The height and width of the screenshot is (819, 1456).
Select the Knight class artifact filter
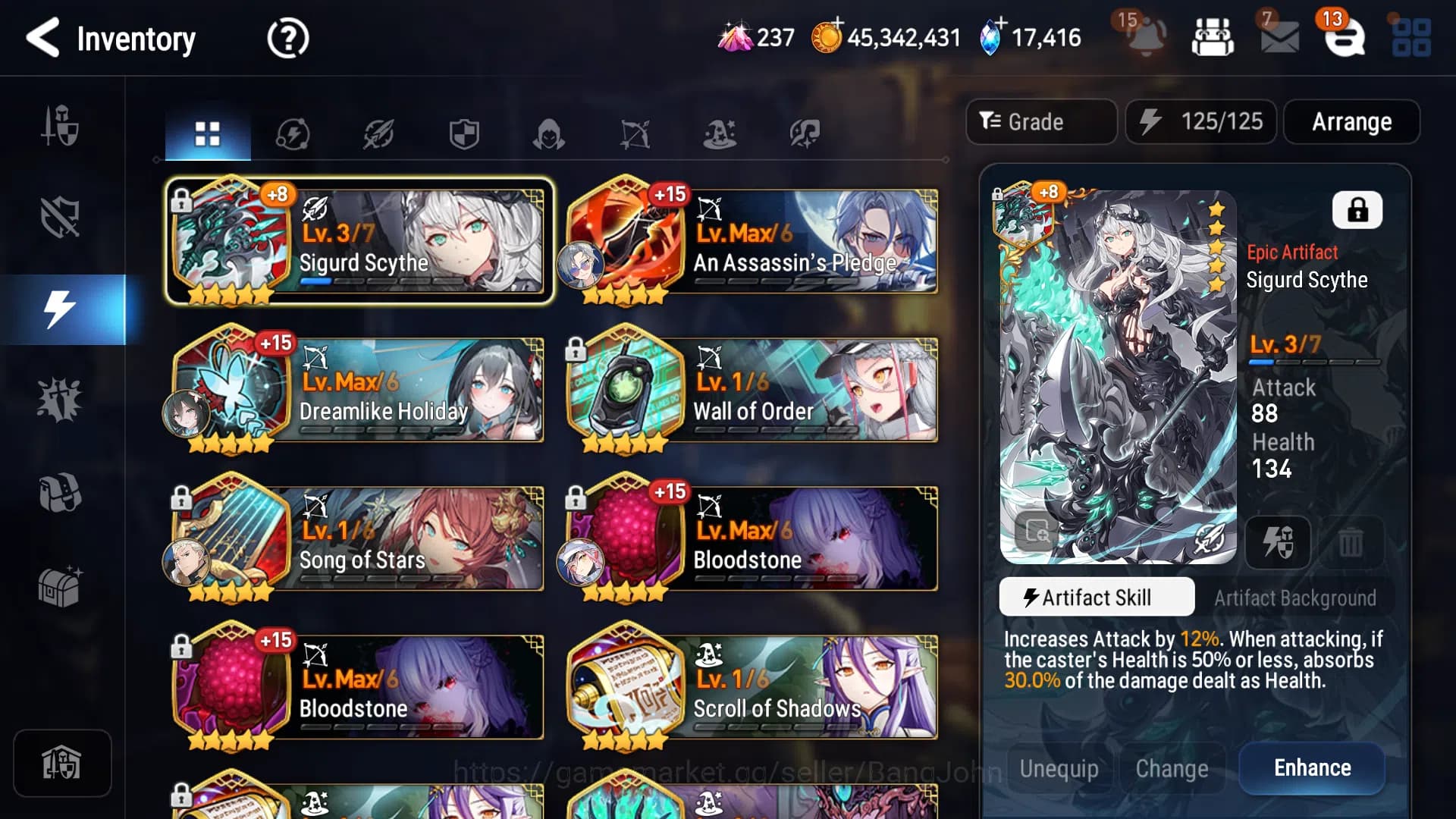(x=465, y=133)
